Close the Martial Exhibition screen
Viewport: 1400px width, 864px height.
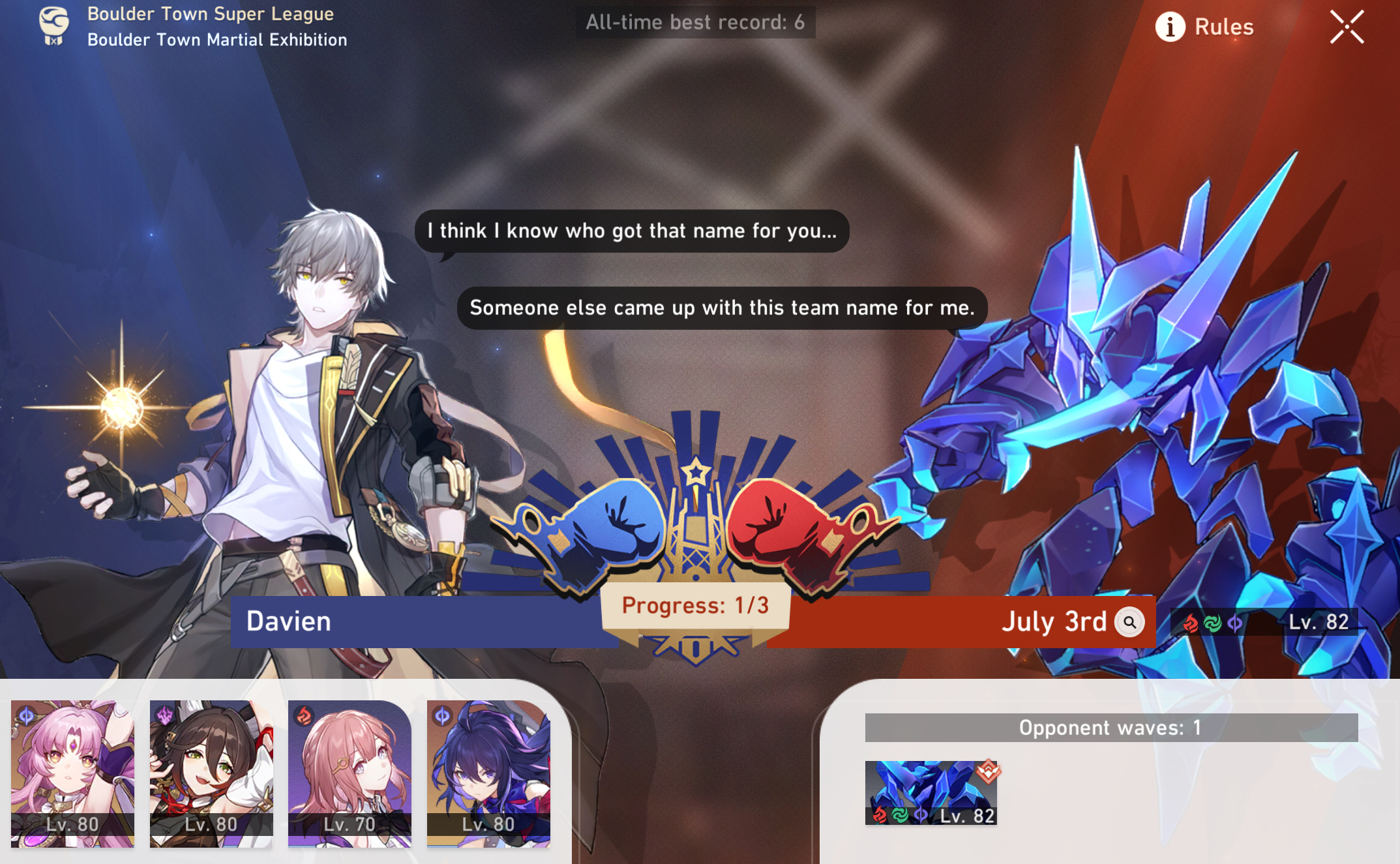coord(1347,26)
